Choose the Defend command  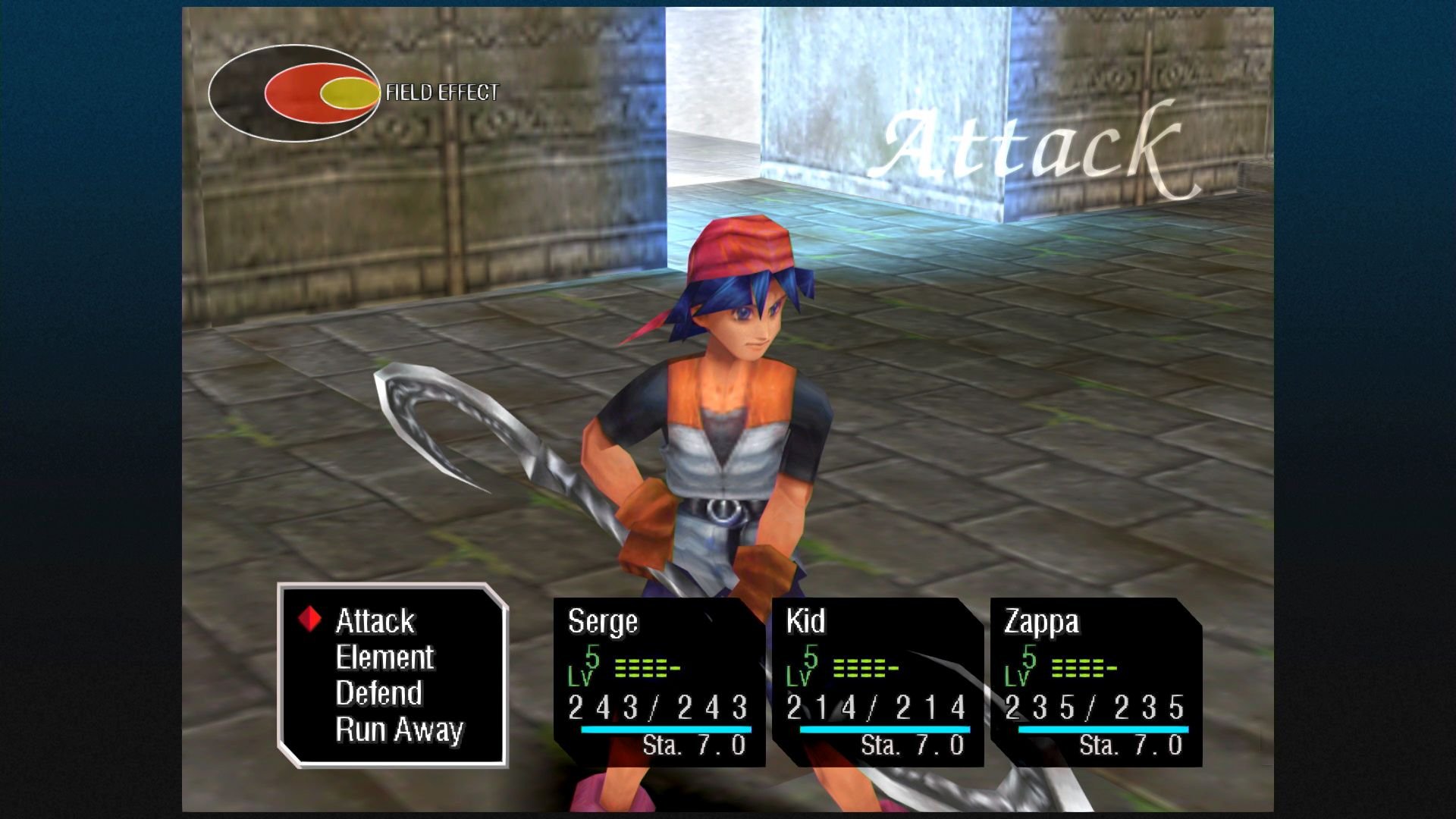pyautogui.click(x=379, y=693)
